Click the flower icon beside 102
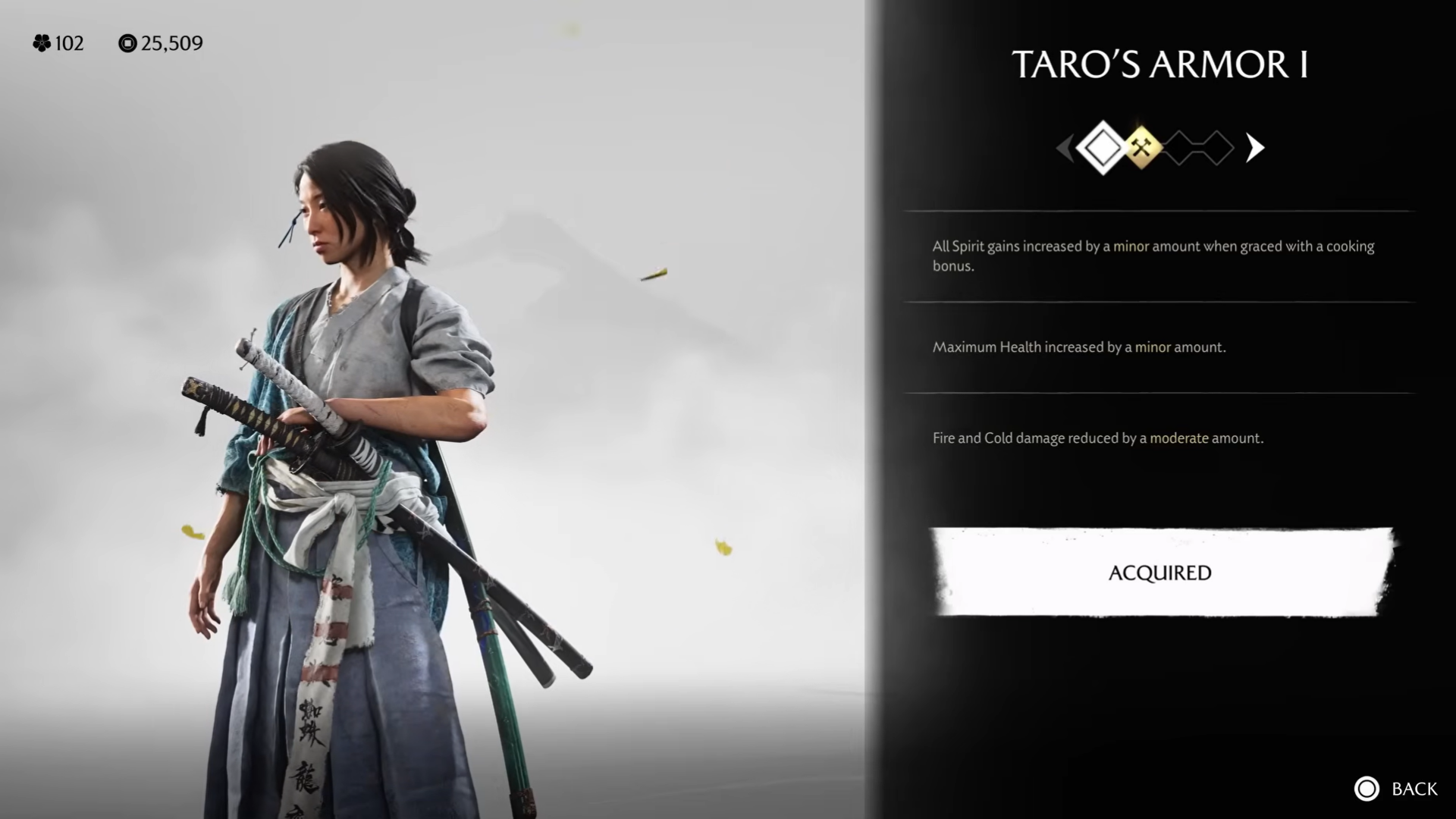This screenshot has height=819, width=1456. (x=43, y=43)
